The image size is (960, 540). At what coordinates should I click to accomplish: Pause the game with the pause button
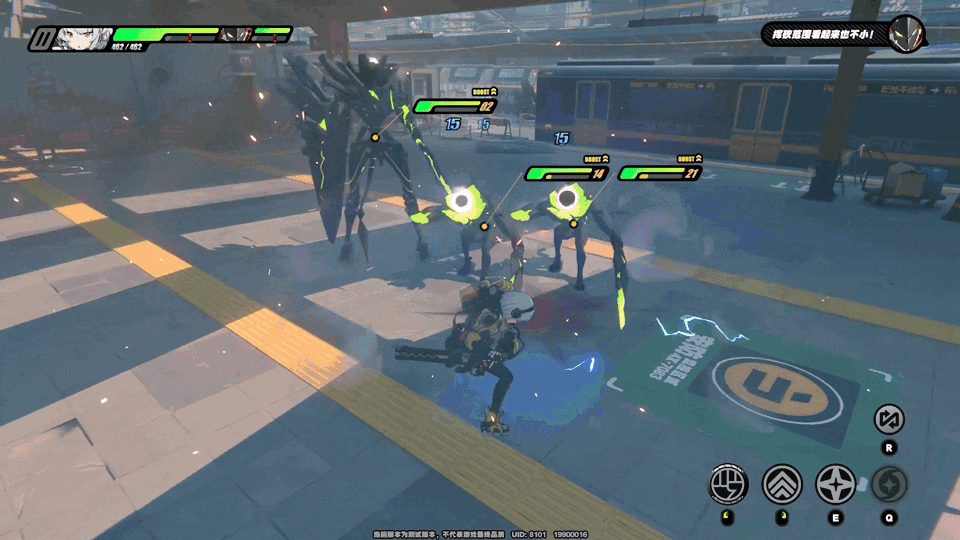point(42,40)
